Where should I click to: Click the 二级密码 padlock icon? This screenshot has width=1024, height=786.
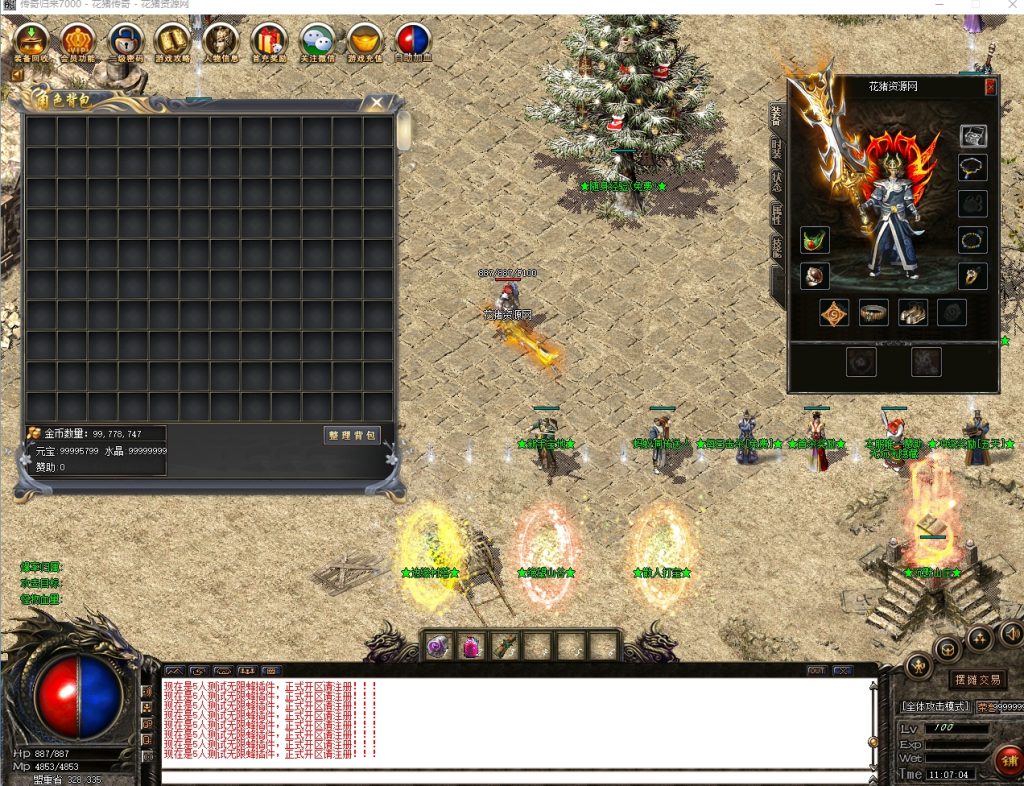[x=126, y=42]
